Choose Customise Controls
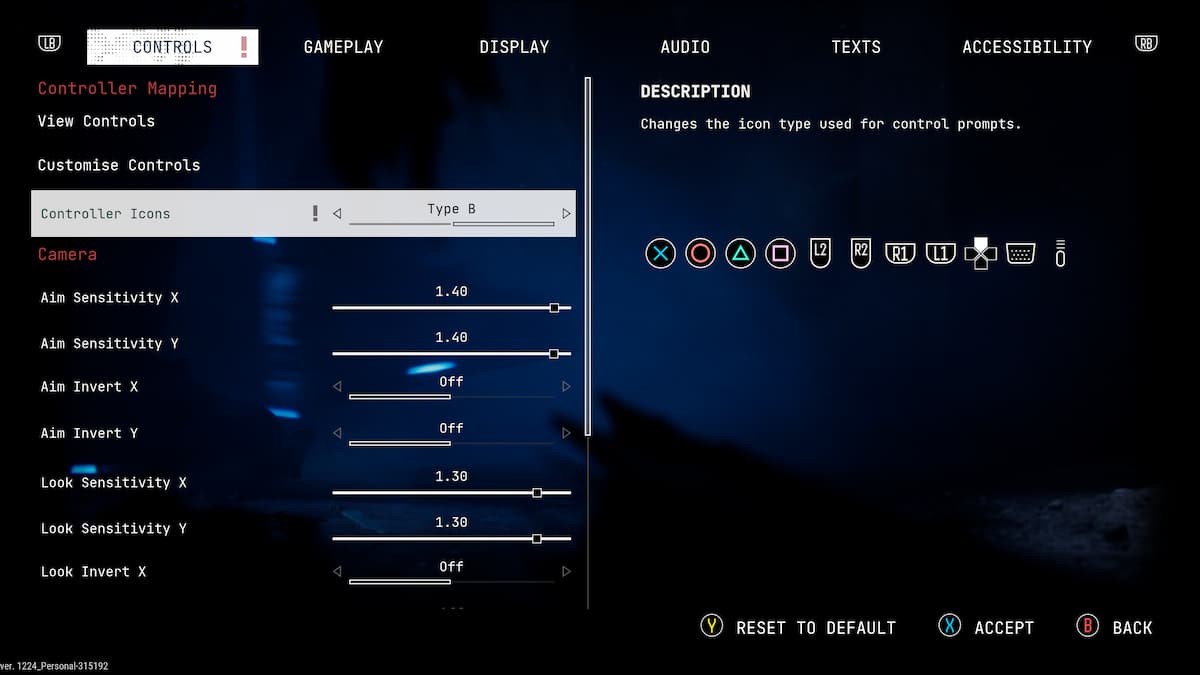Screen dimensions: 1200x675 [x=119, y=165]
